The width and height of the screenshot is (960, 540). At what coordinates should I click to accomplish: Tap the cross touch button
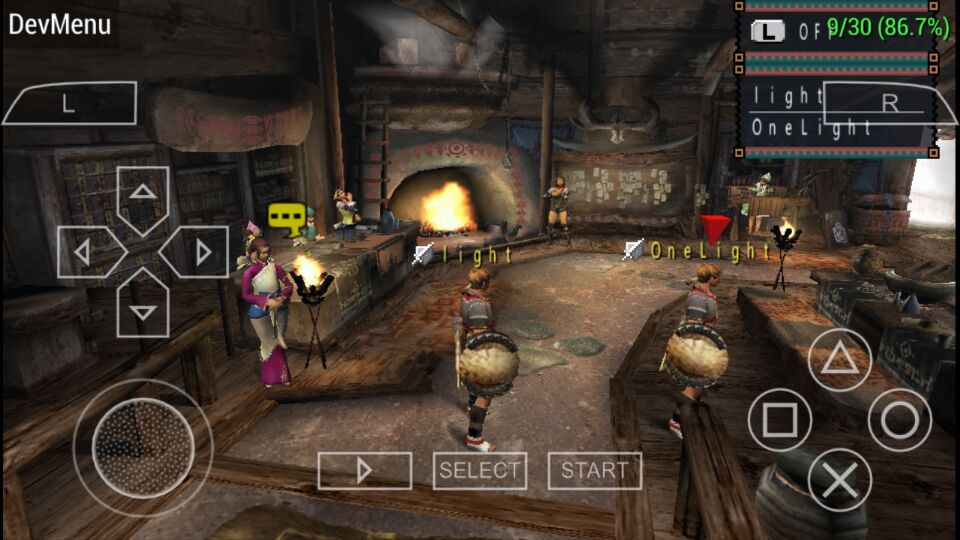coord(839,480)
